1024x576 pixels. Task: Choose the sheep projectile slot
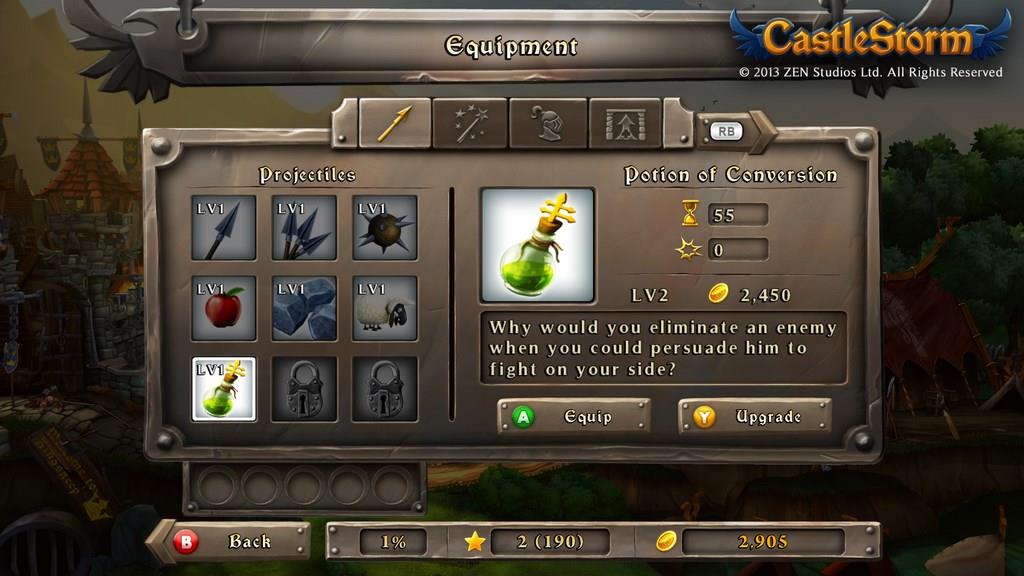coord(385,308)
